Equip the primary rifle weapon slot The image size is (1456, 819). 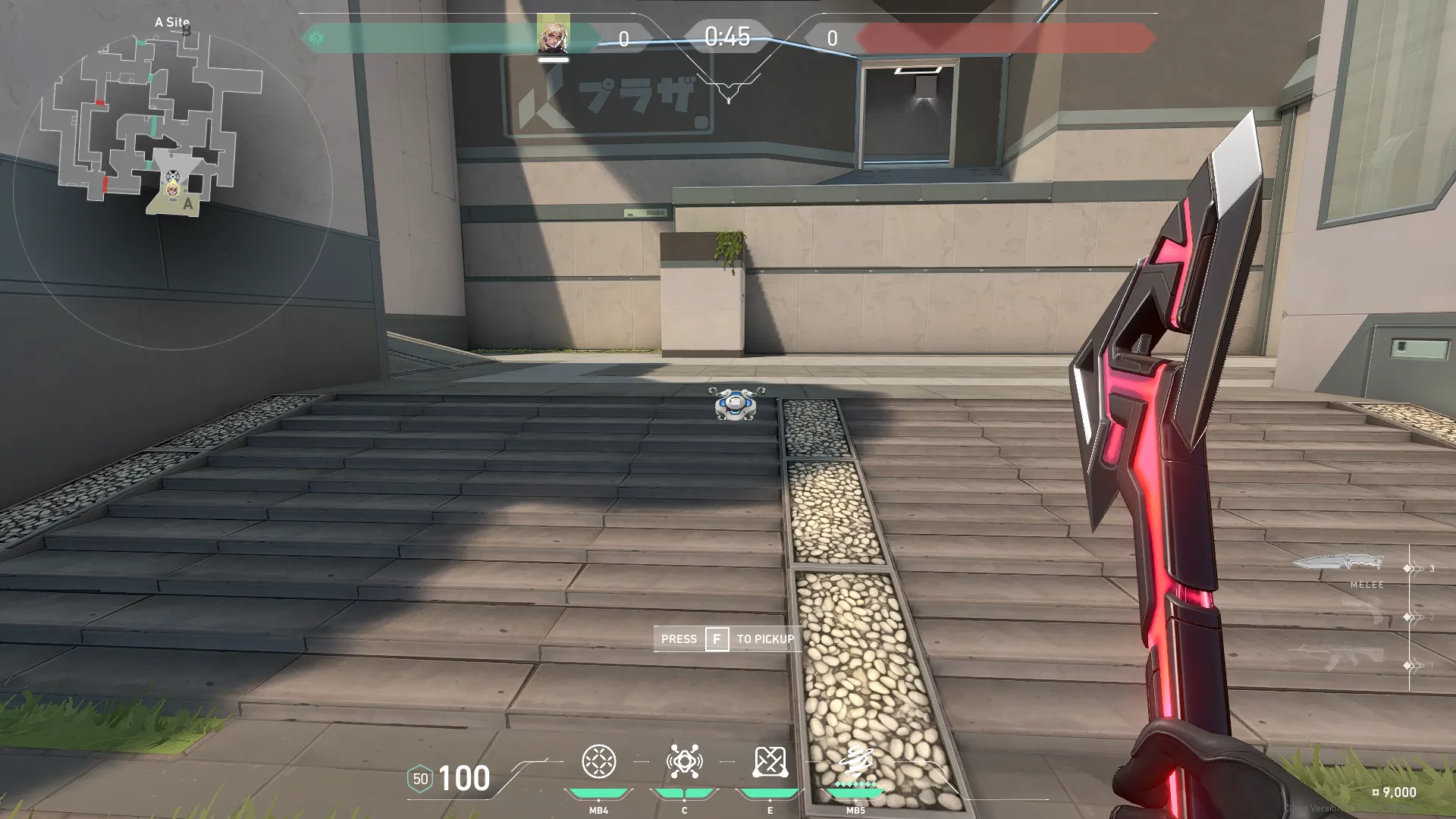point(1342,658)
